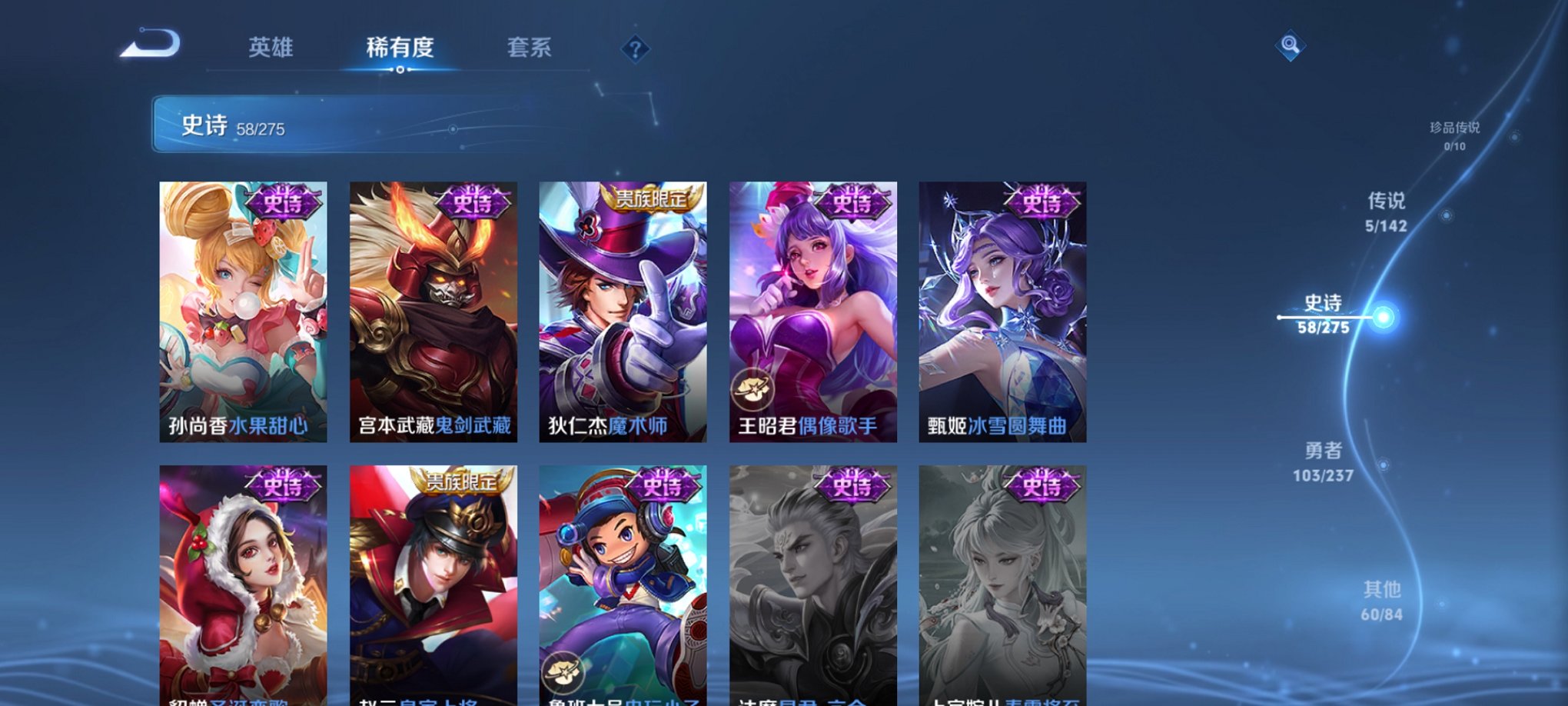The image size is (1568, 706).
Task: Select the 稀有度 tab
Action: tap(400, 48)
